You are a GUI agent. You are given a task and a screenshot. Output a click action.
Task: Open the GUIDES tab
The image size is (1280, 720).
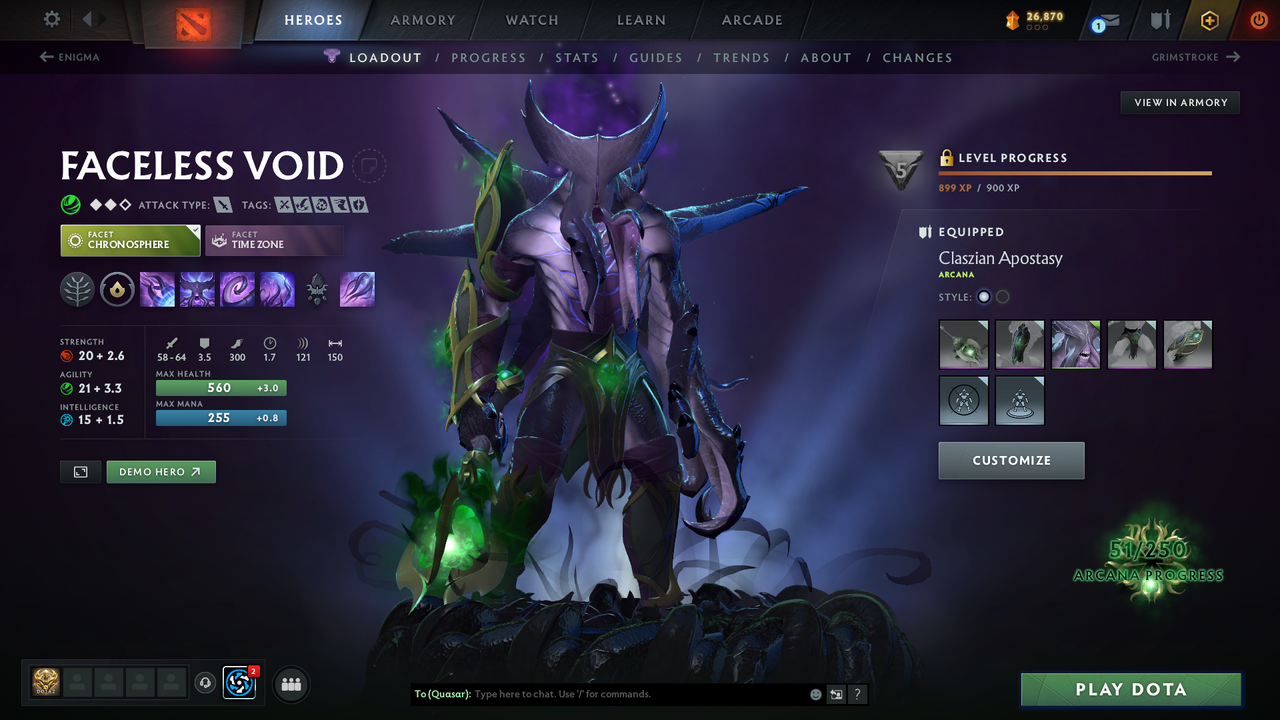[x=656, y=57]
